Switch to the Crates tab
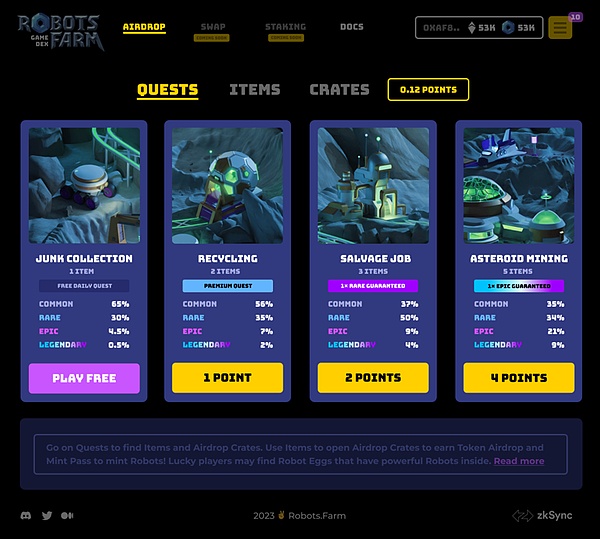The width and height of the screenshot is (600, 539). [339, 89]
